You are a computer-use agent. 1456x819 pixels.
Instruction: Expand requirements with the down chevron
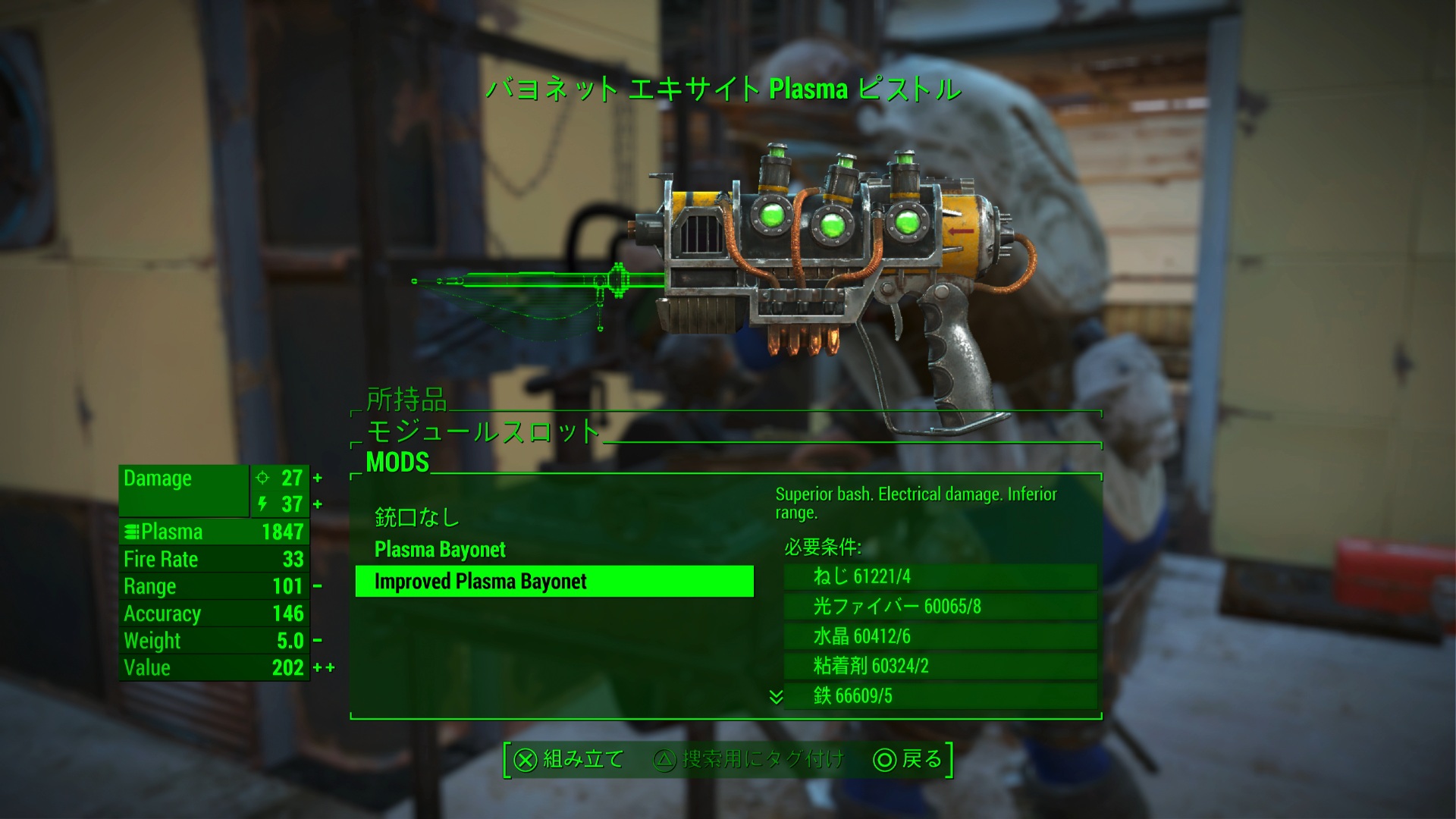(775, 696)
